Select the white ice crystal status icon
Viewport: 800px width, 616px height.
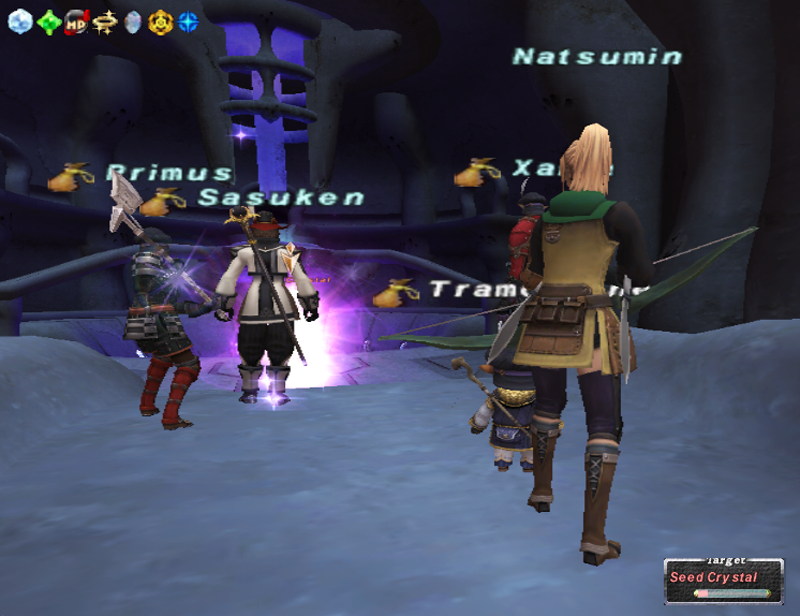click(x=20, y=21)
